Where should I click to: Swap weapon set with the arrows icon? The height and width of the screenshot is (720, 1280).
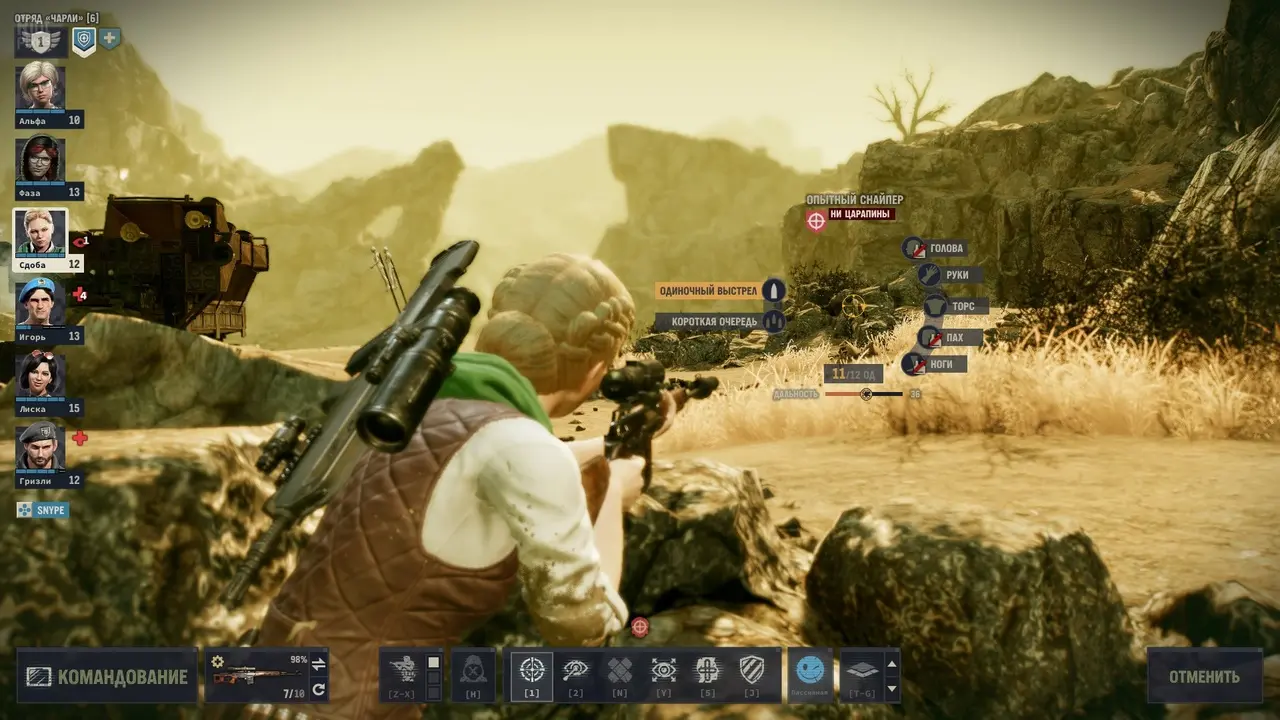click(319, 663)
